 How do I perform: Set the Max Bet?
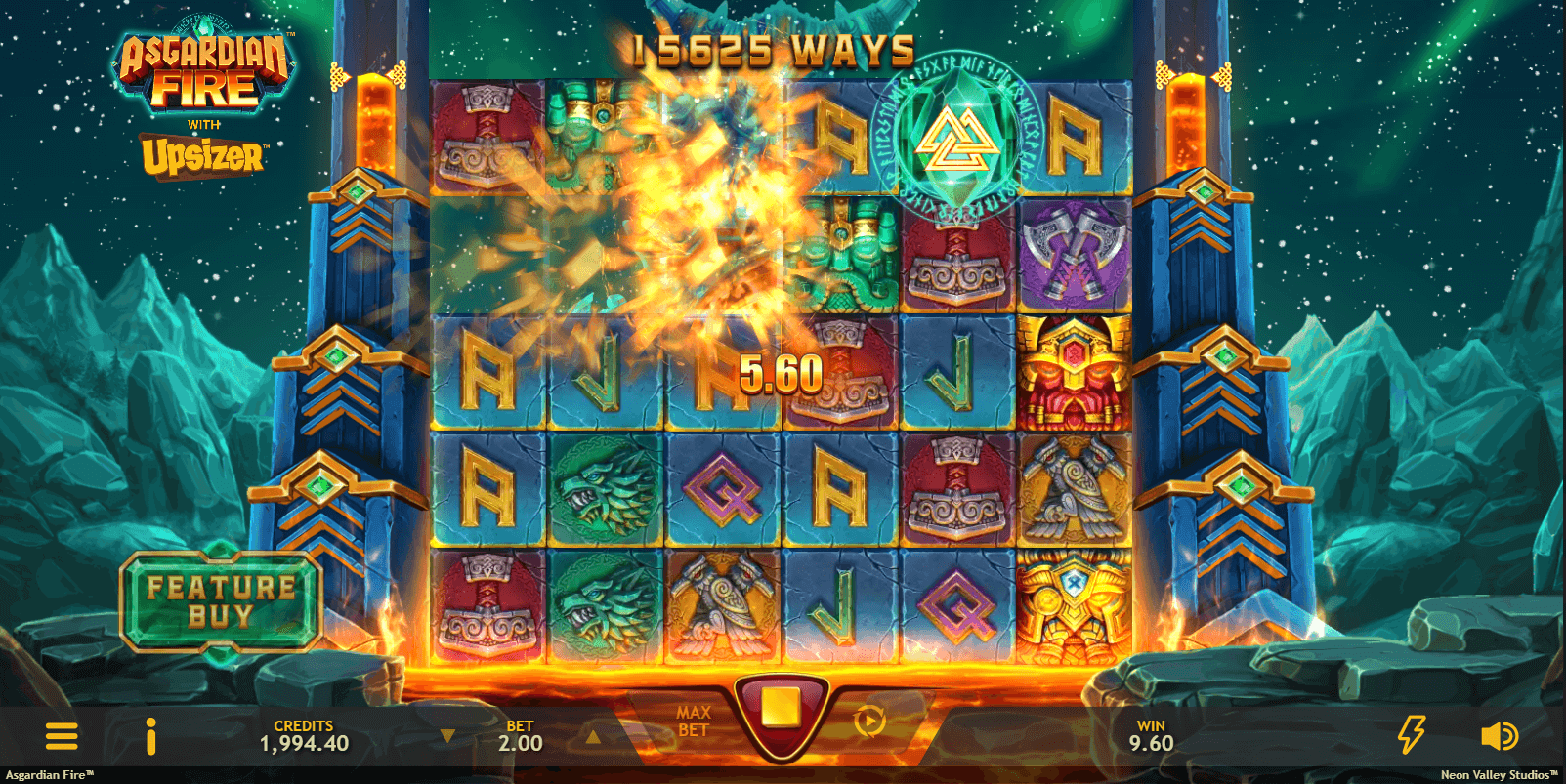[x=693, y=722]
